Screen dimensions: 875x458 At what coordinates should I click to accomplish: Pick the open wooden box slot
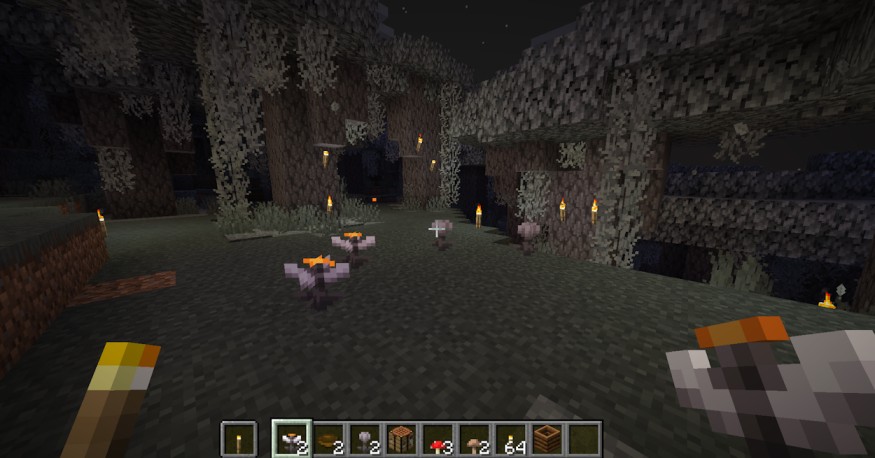[548, 439]
